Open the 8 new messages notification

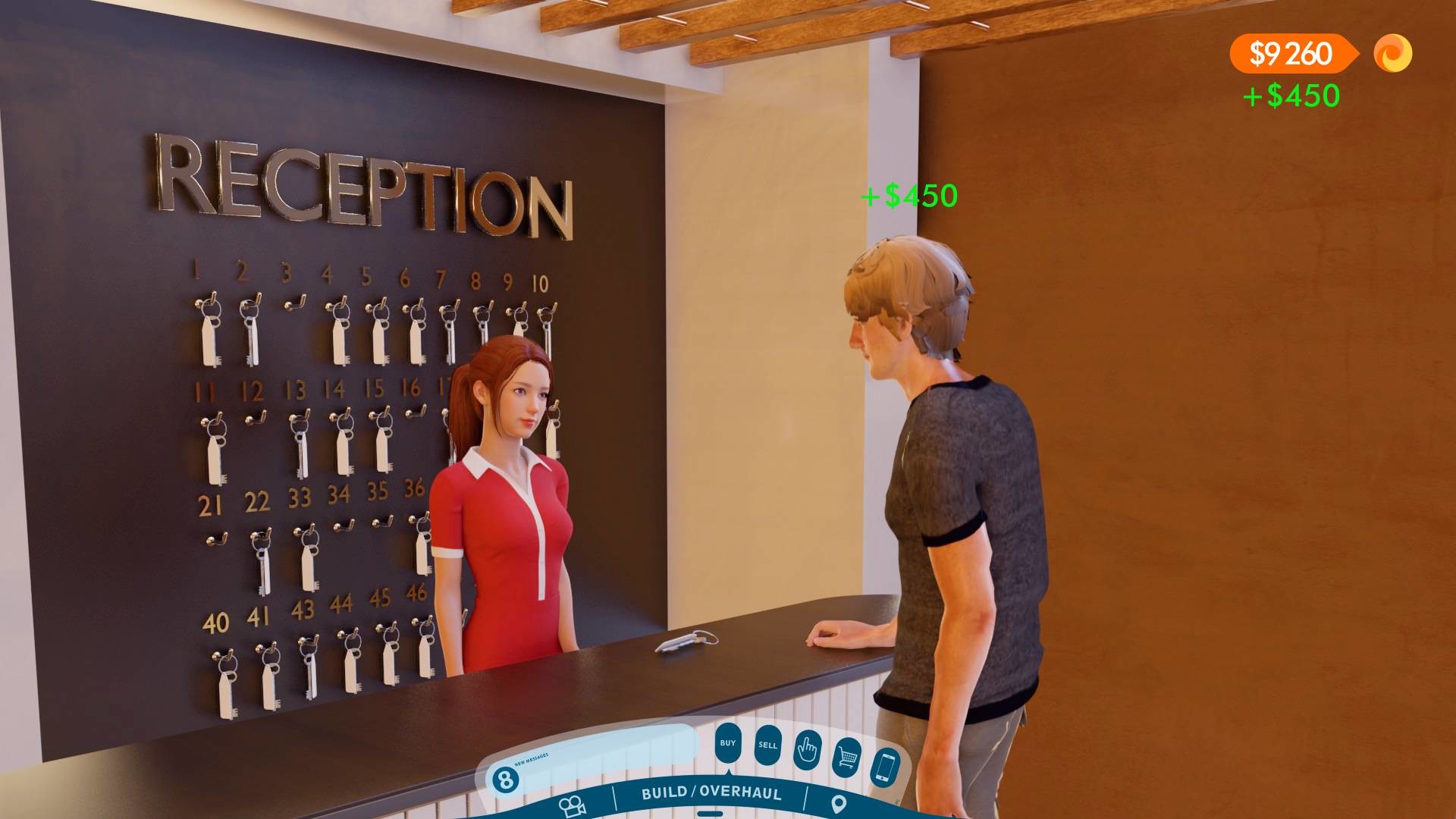(x=506, y=779)
